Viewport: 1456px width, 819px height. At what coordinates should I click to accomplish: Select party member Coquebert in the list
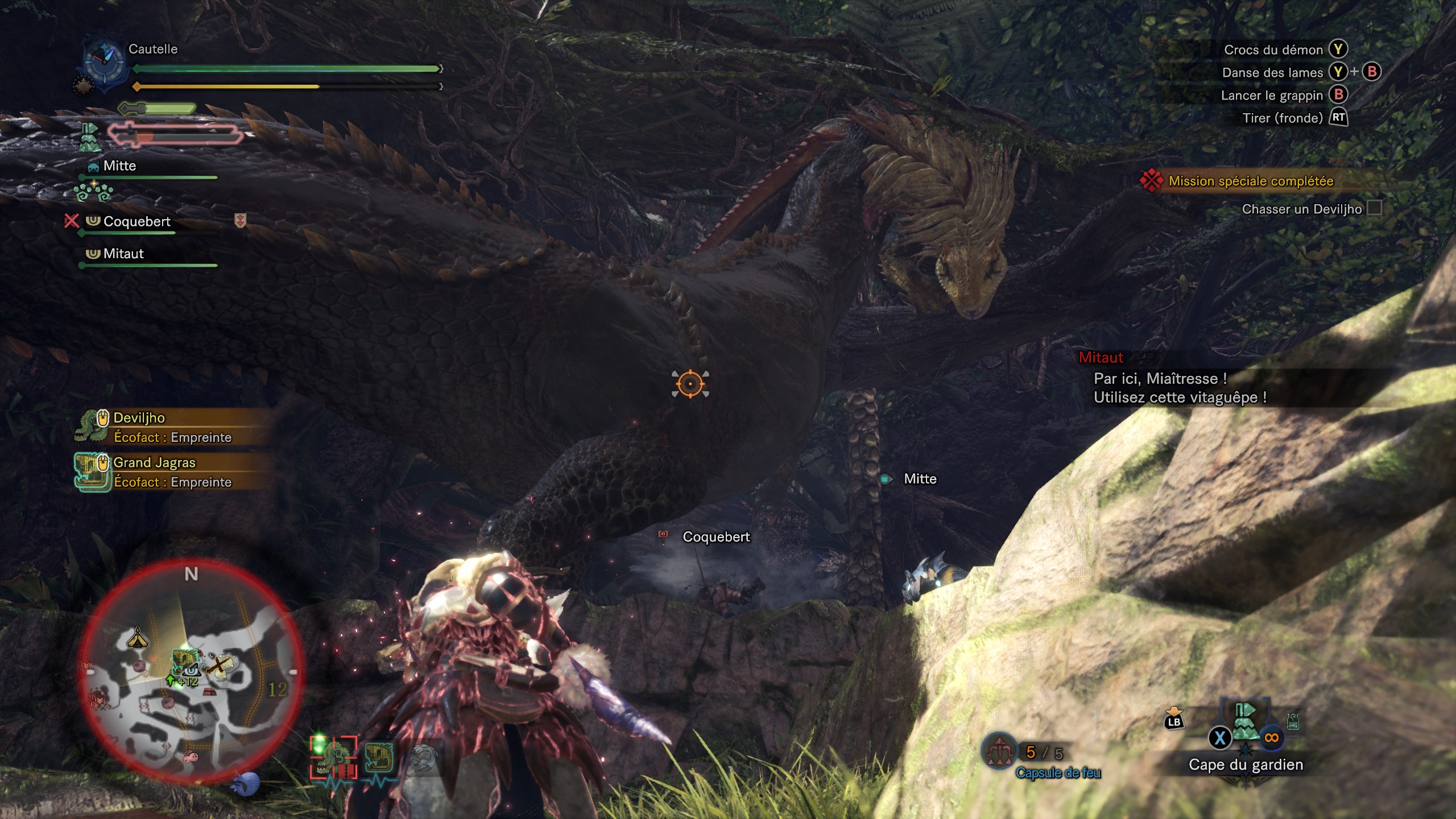(x=136, y=221)
